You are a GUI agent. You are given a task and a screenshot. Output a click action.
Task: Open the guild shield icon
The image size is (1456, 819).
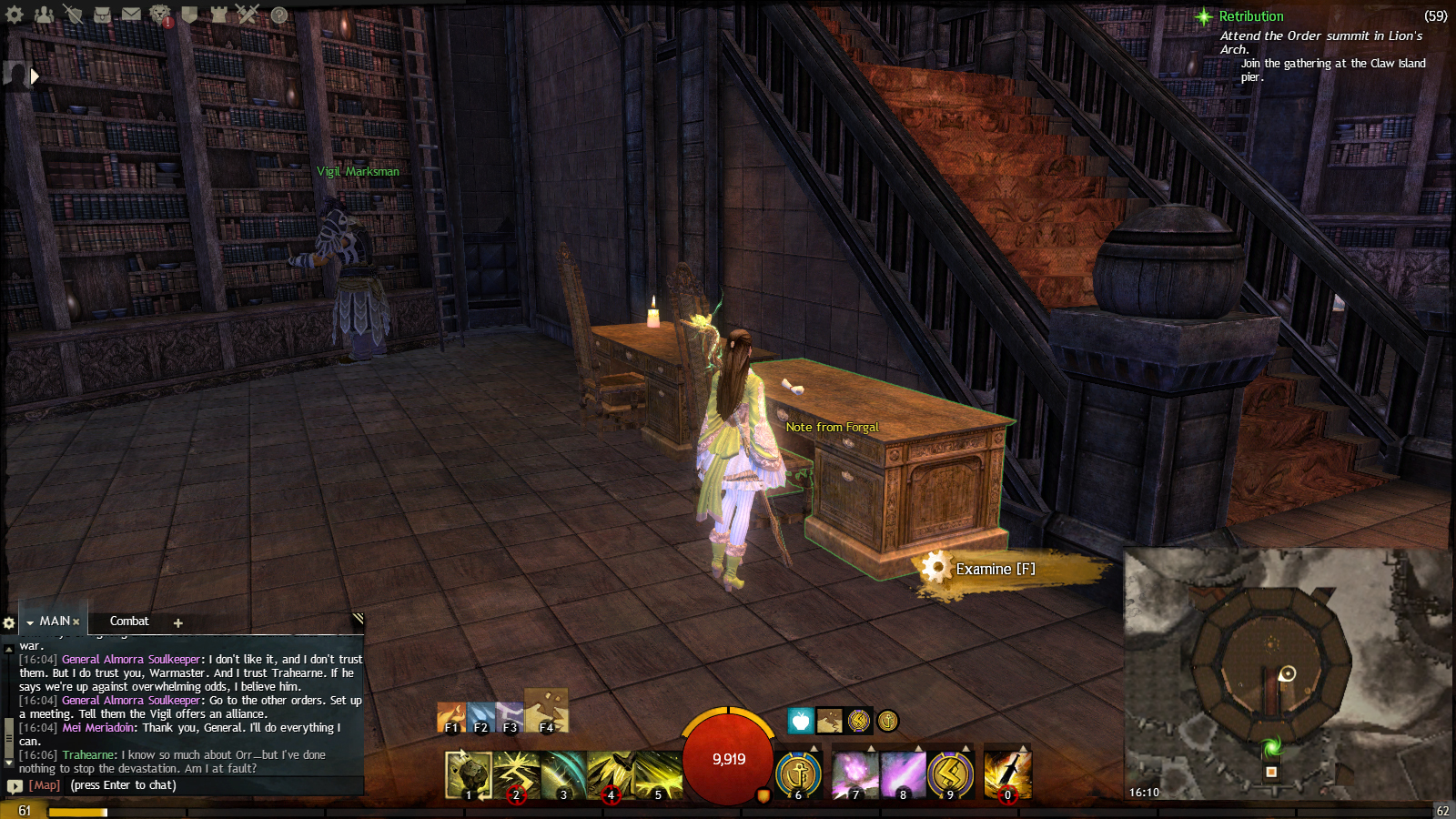coord(189,14)
